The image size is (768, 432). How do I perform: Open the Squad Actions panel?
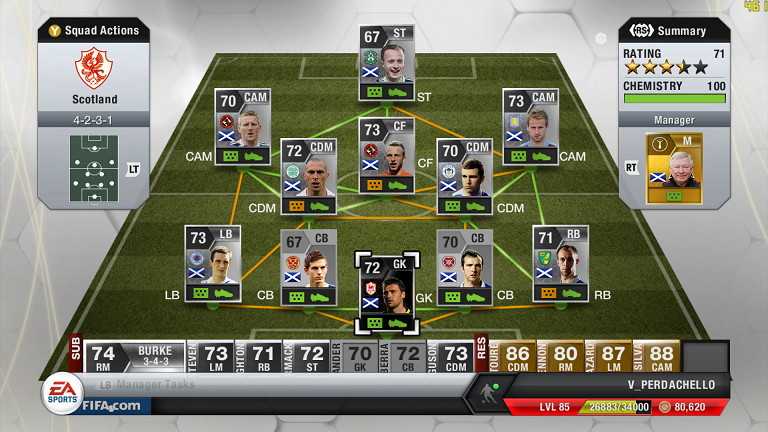pos(94,31)
